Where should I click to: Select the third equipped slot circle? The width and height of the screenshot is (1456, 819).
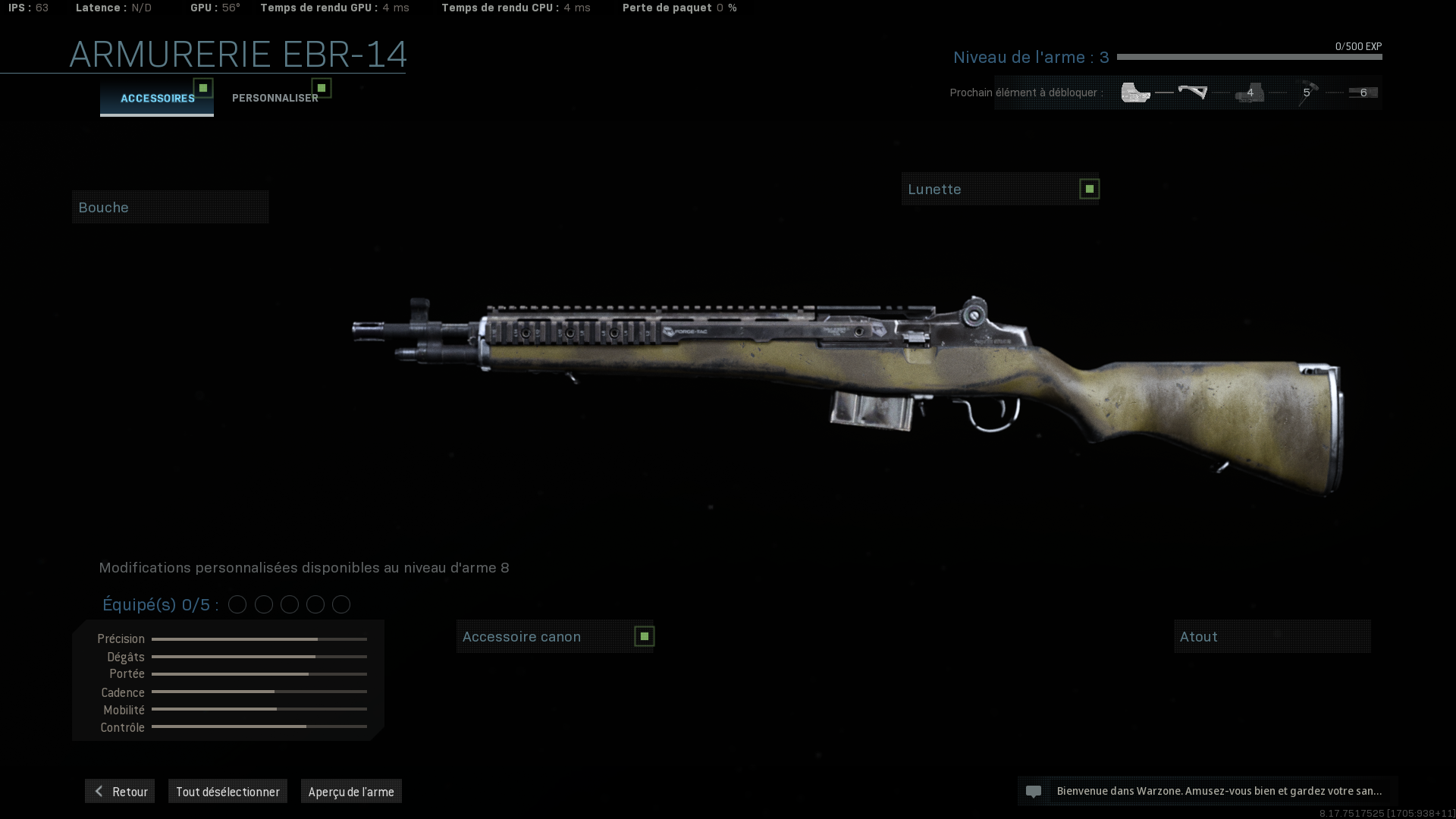(289, 604)
